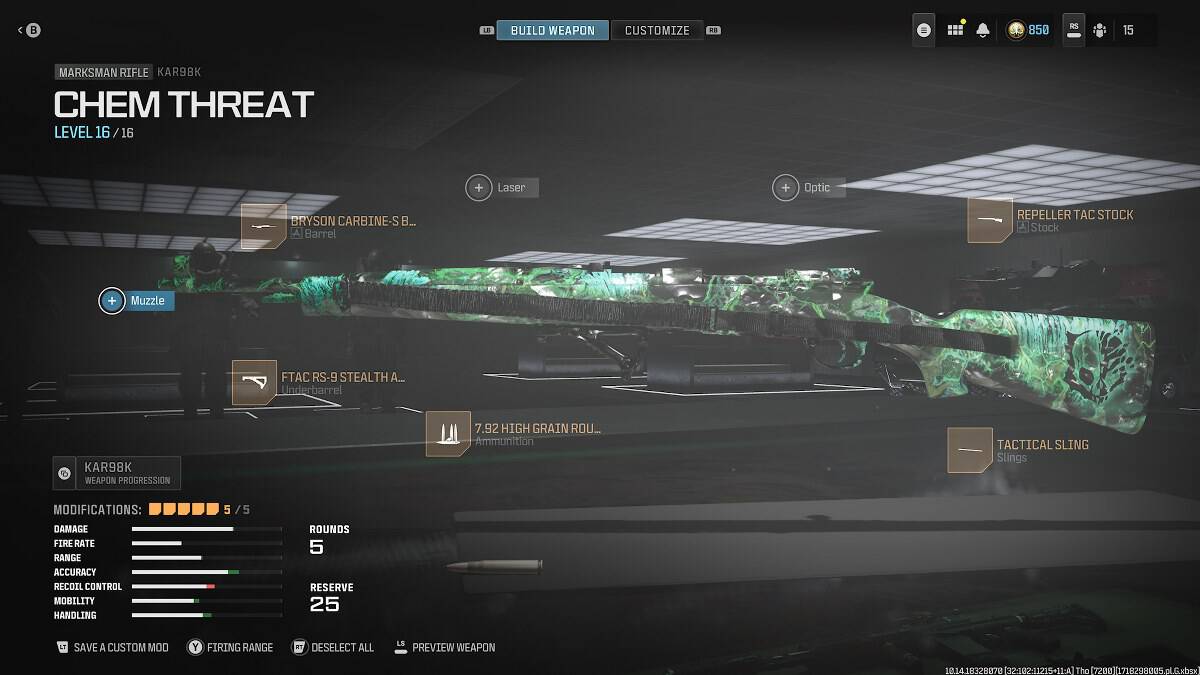The height and width of the screenshot is (675, 1200).
Task: Add an Optic attachment
Action: coord(785,187)
